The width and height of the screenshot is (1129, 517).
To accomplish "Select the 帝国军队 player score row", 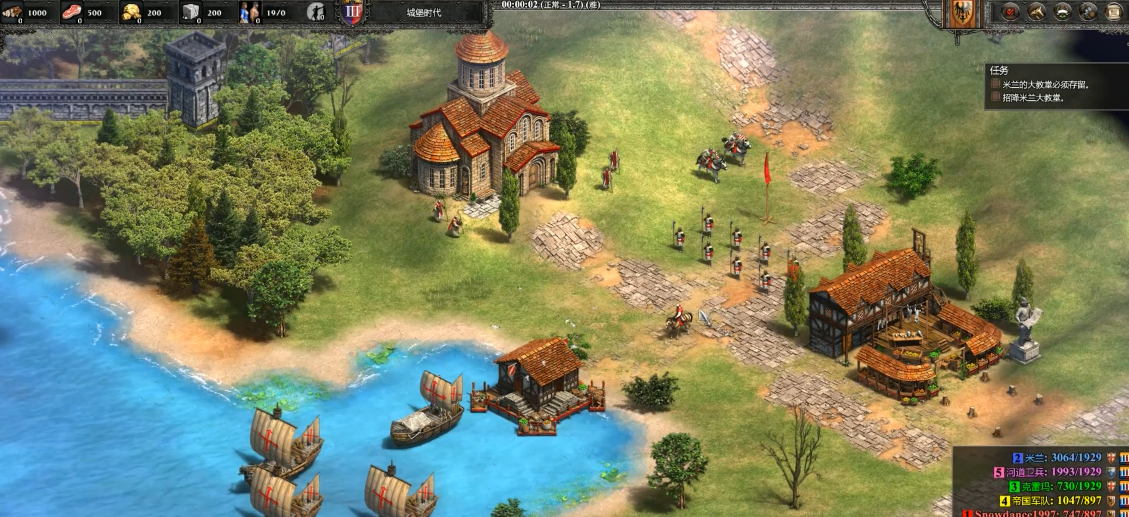I will (1055, 500).
